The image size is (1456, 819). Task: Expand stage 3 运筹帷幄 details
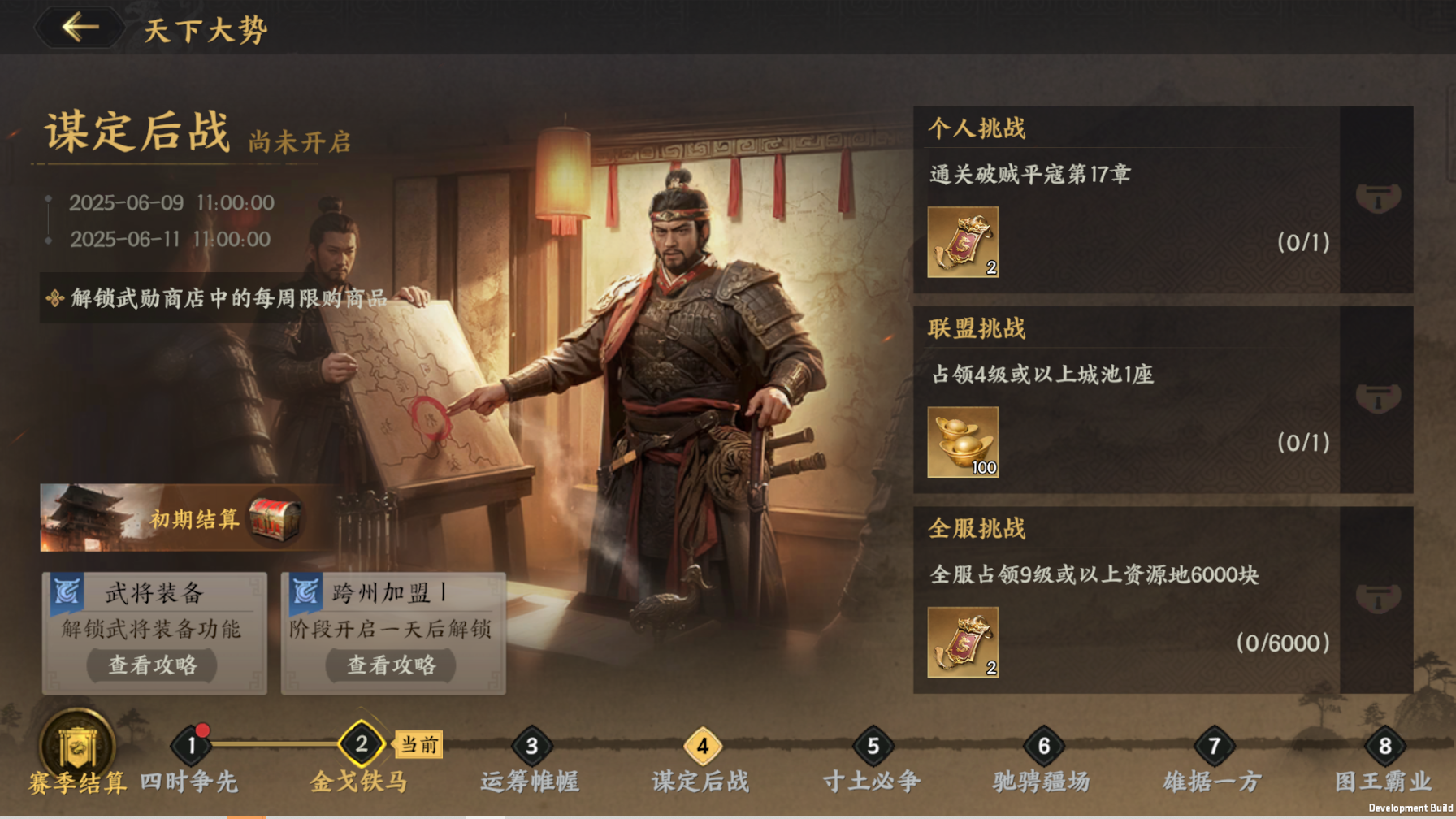[x=531, y=743]
